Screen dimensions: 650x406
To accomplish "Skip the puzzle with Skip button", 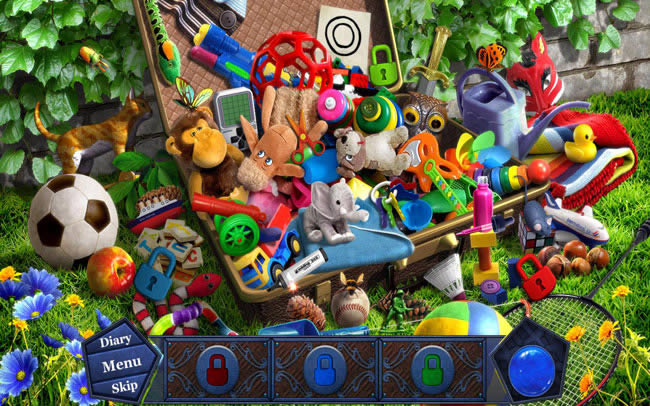I will (x=123, y=387).
